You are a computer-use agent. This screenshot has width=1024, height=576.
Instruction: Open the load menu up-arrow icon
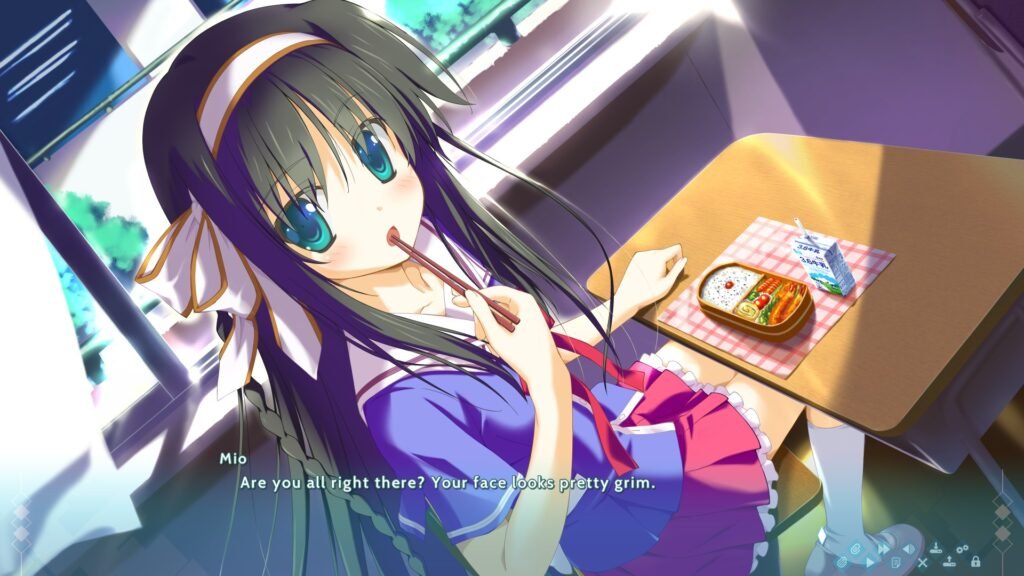click(x=949, y=562)
